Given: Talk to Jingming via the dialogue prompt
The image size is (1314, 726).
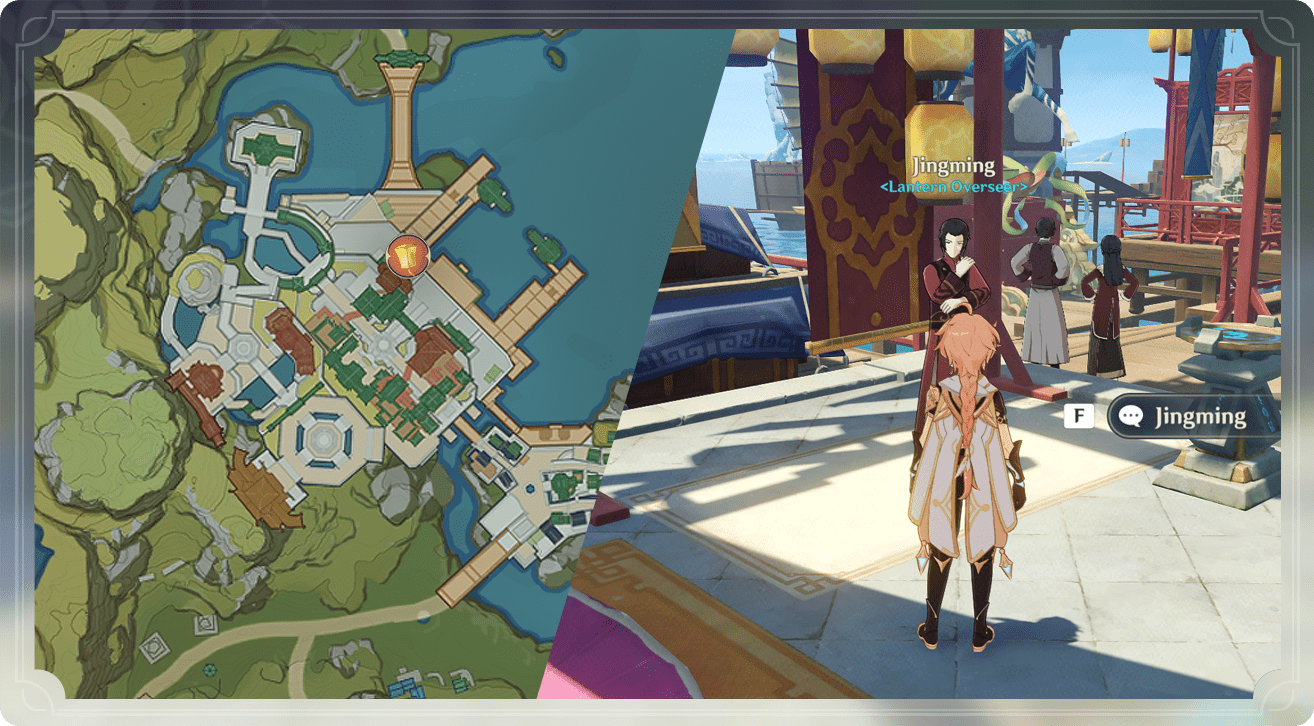Looking at the screenshot, I should (1190, 416).
